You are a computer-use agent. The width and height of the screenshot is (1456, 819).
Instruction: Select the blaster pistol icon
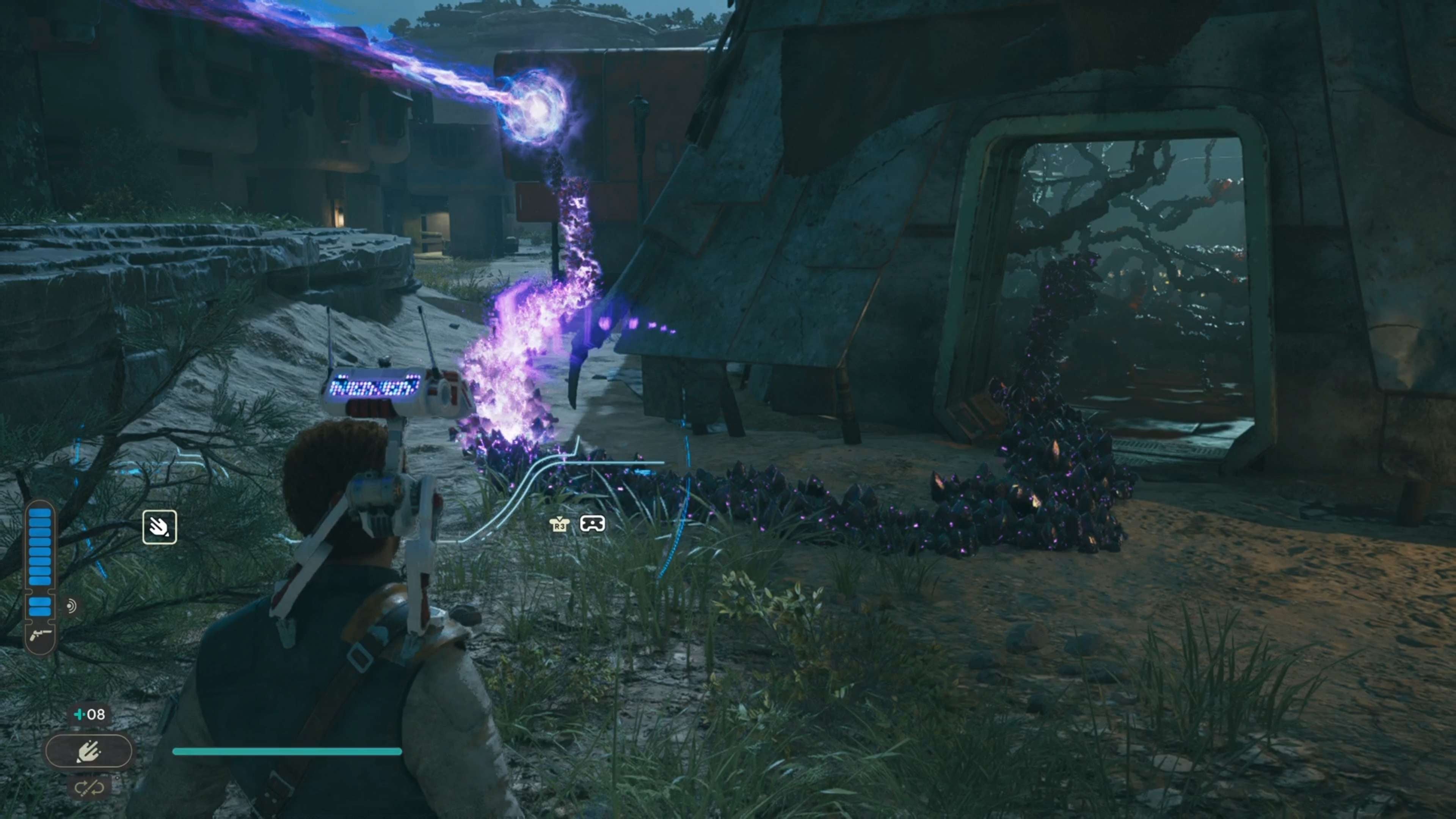tap(40, 634)
